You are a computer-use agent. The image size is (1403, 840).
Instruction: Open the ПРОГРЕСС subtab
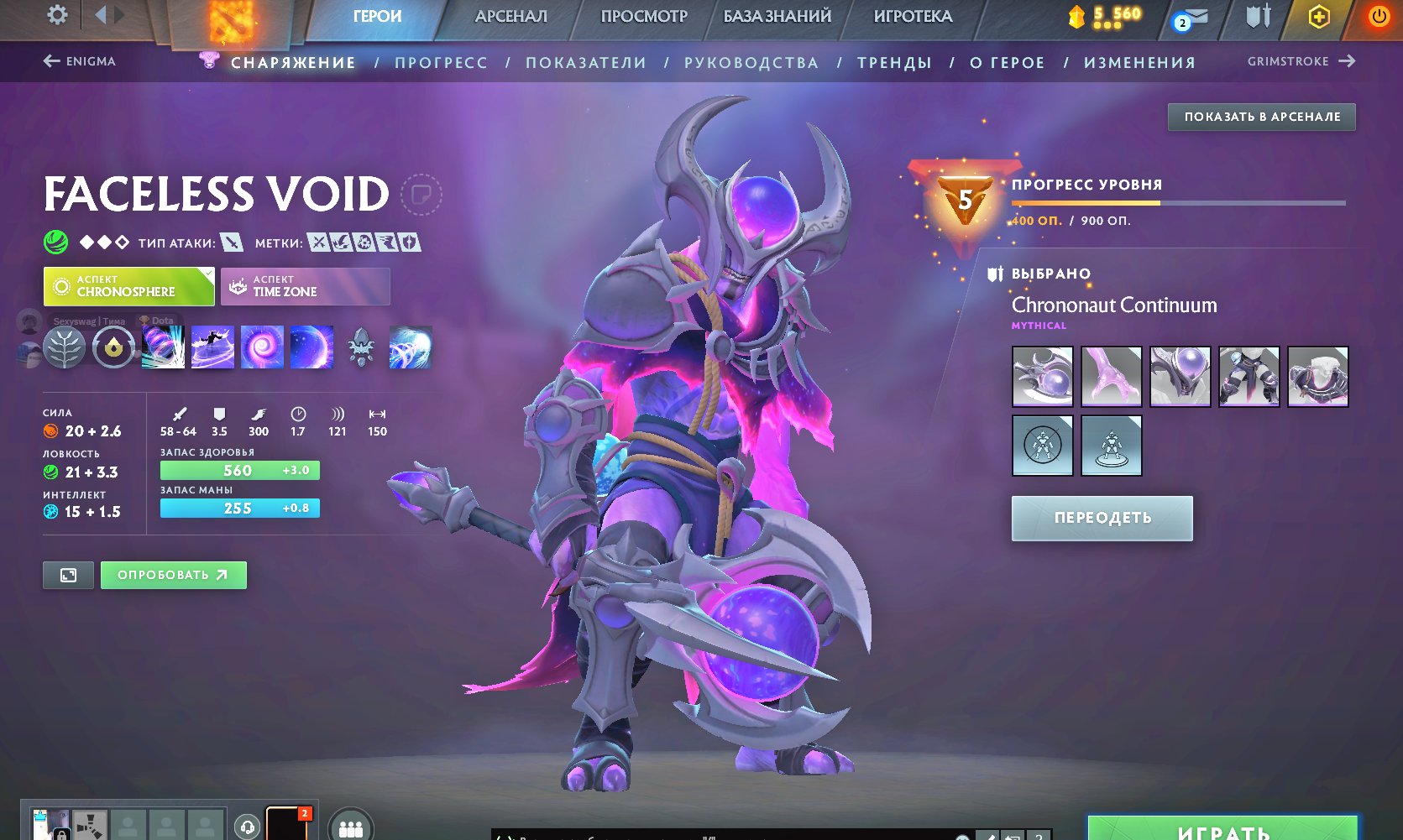[x=442, y=61]
